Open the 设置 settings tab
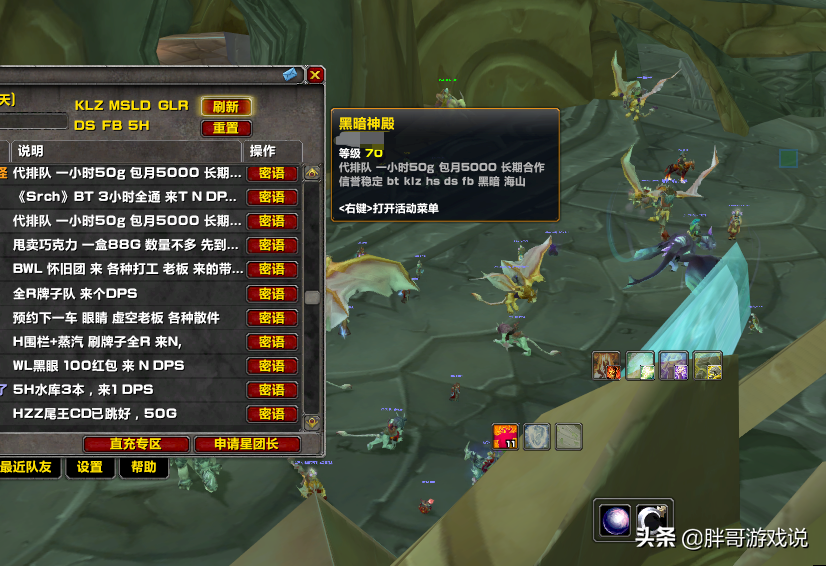 point(90,467)
